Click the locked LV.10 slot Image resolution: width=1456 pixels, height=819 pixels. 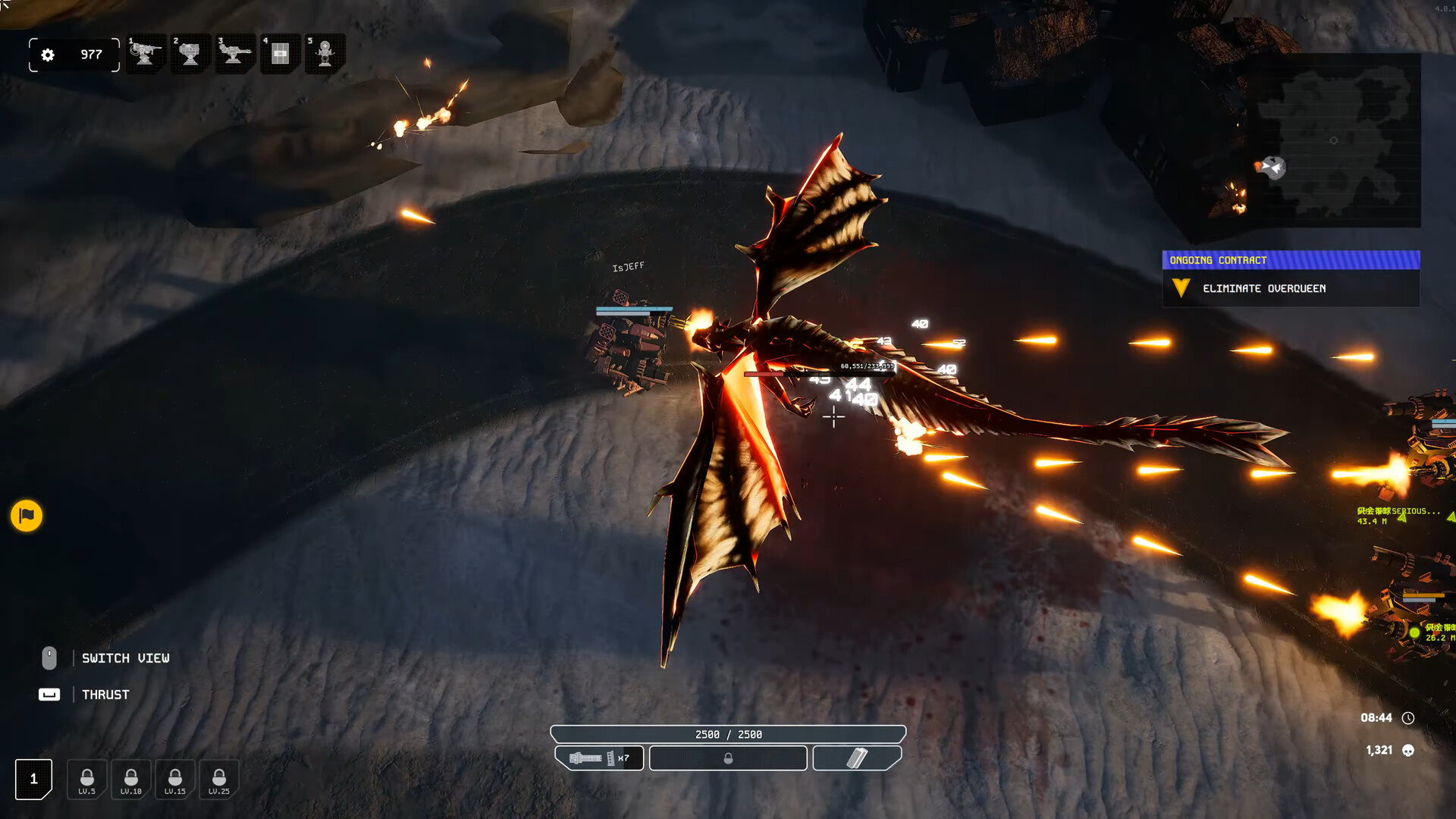tap(131, 780)
